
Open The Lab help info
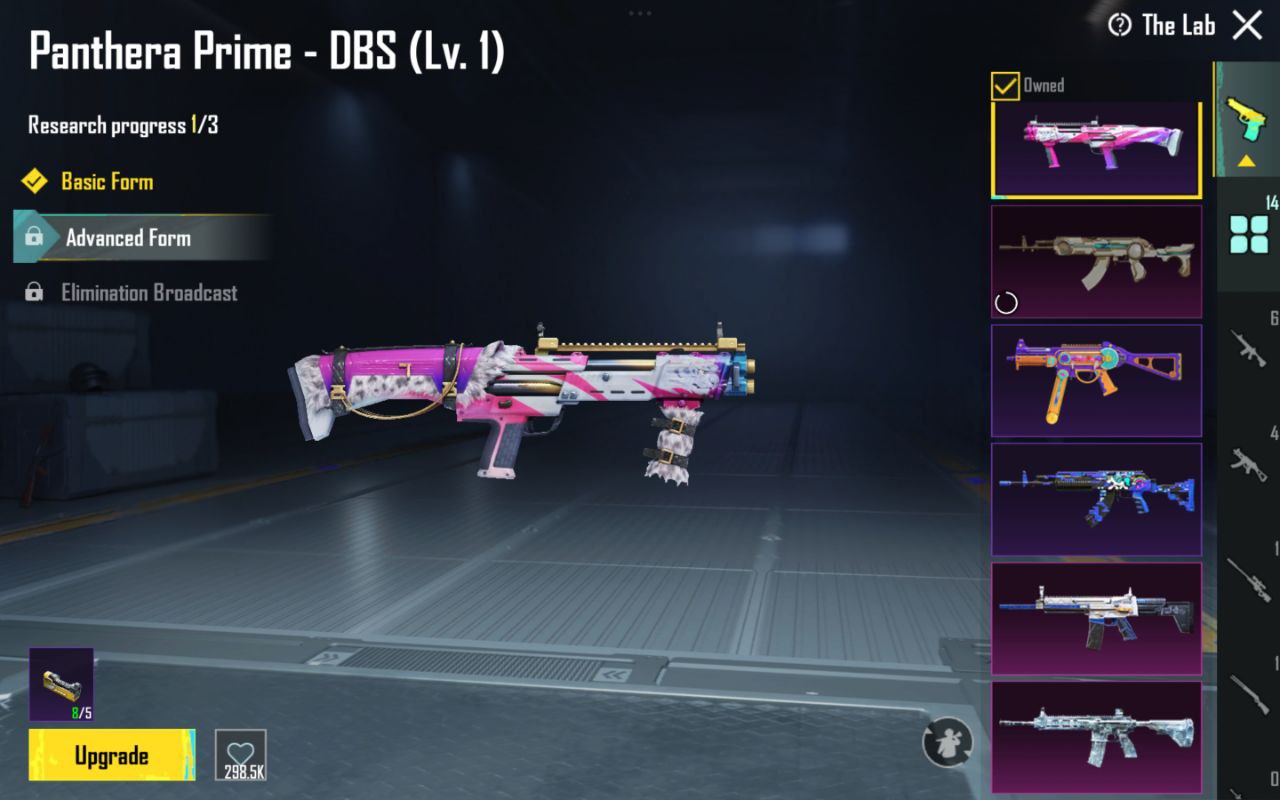click(x=1120, y=25)
